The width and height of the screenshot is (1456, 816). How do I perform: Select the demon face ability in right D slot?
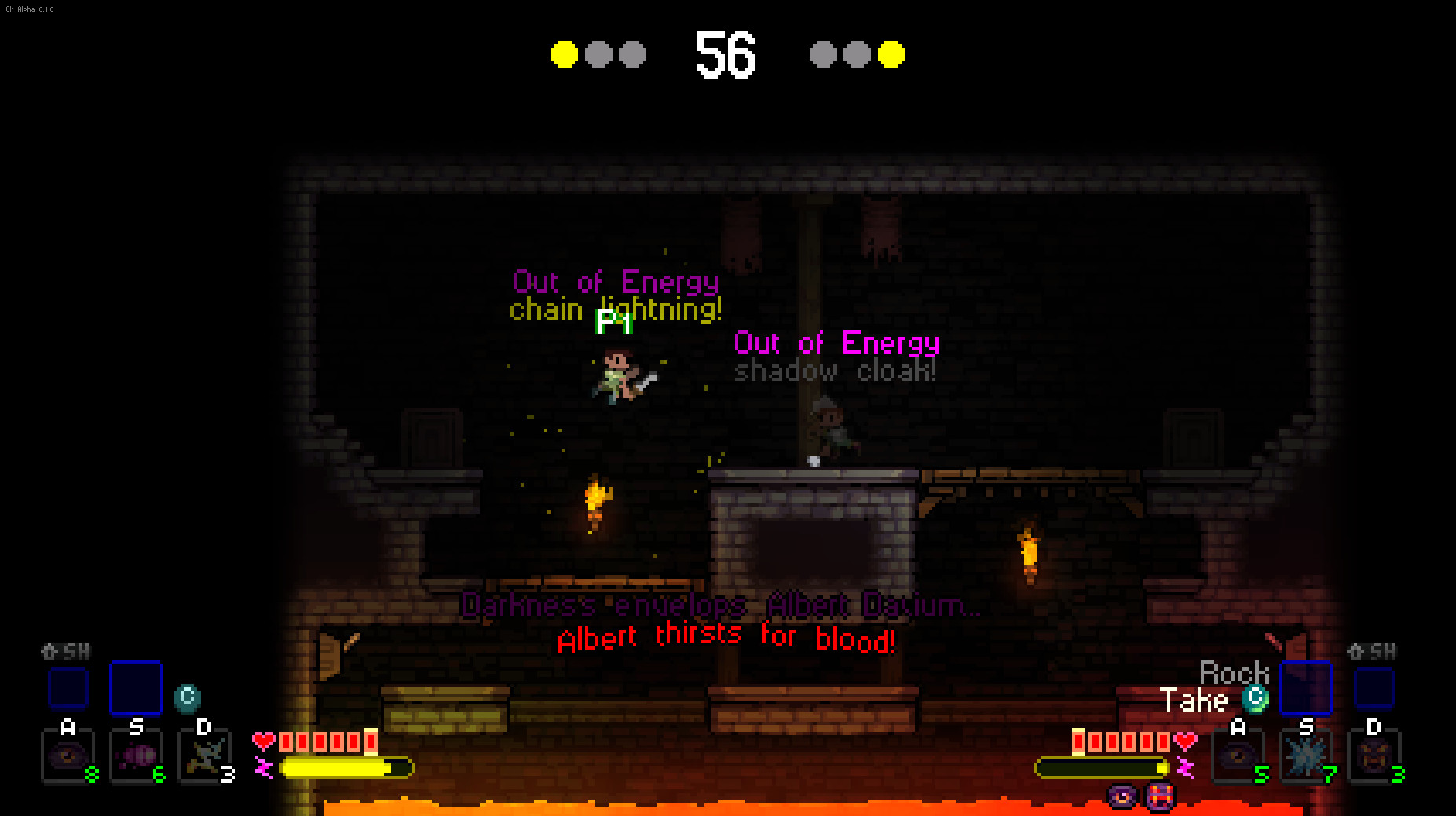coord(1376,756)
